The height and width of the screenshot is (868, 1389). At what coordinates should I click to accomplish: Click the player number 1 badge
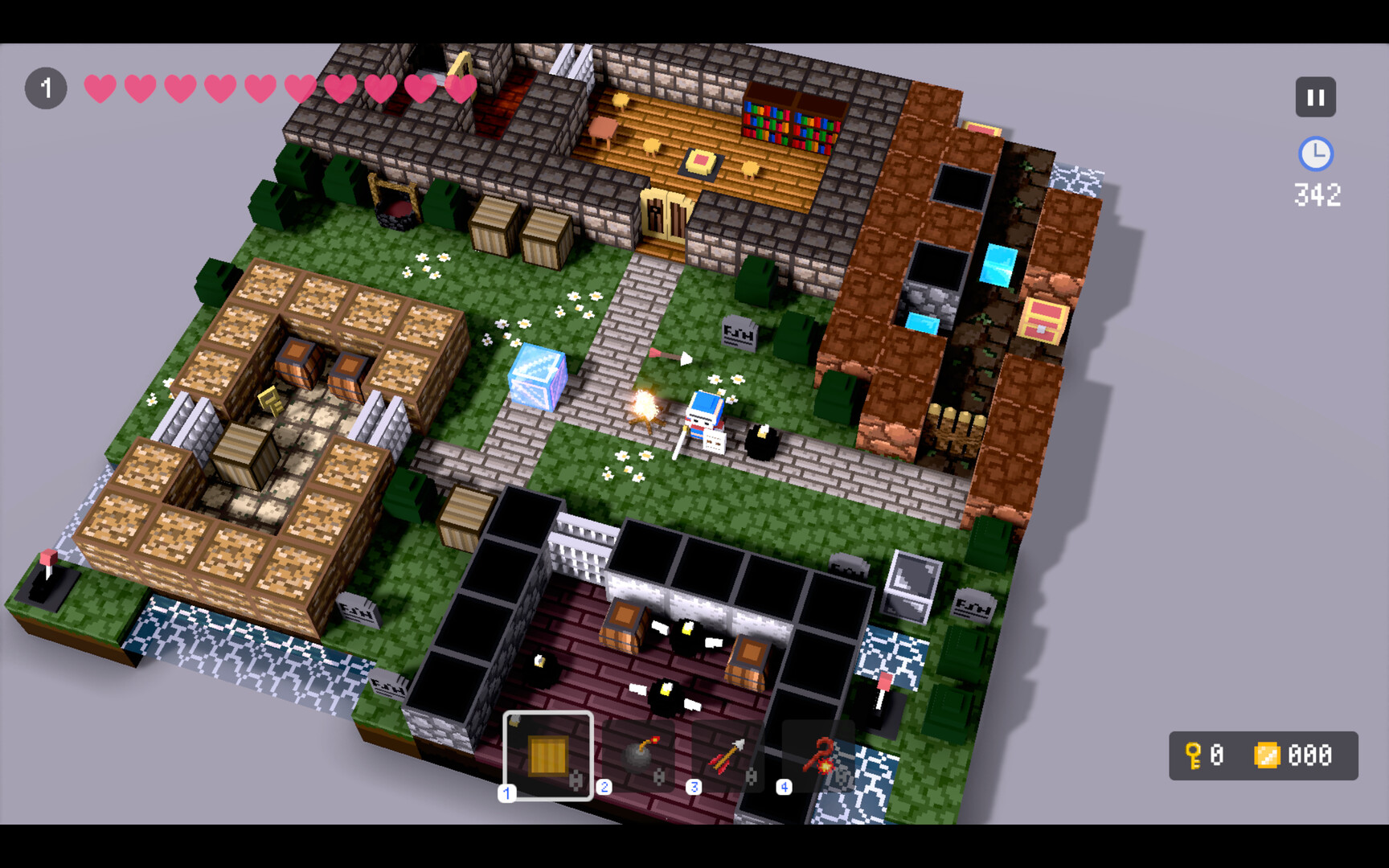46,87
